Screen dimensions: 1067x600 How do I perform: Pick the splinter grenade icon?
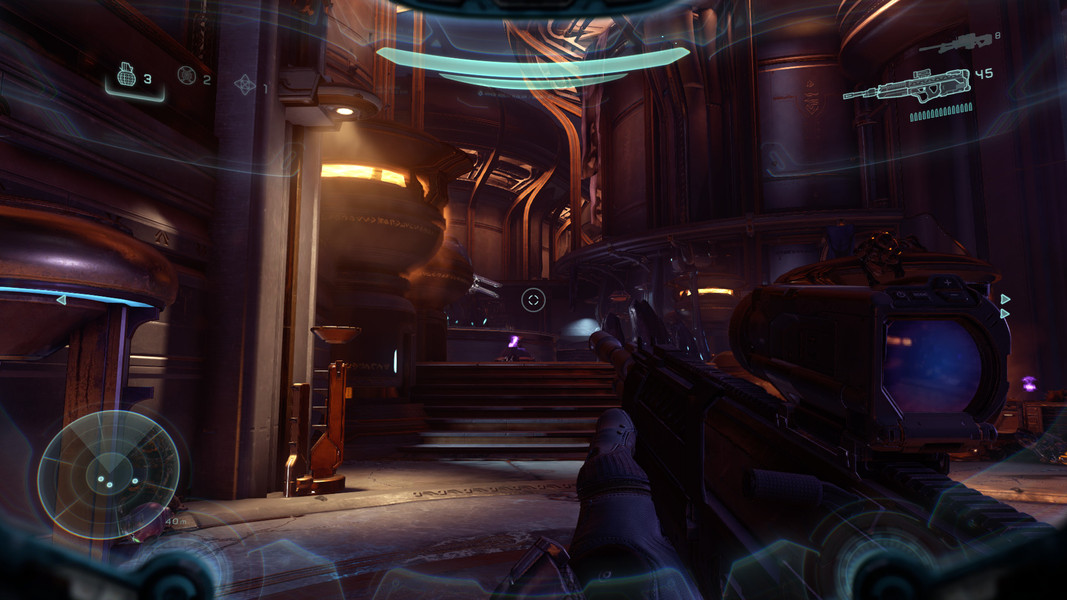(x=245, y=84)
